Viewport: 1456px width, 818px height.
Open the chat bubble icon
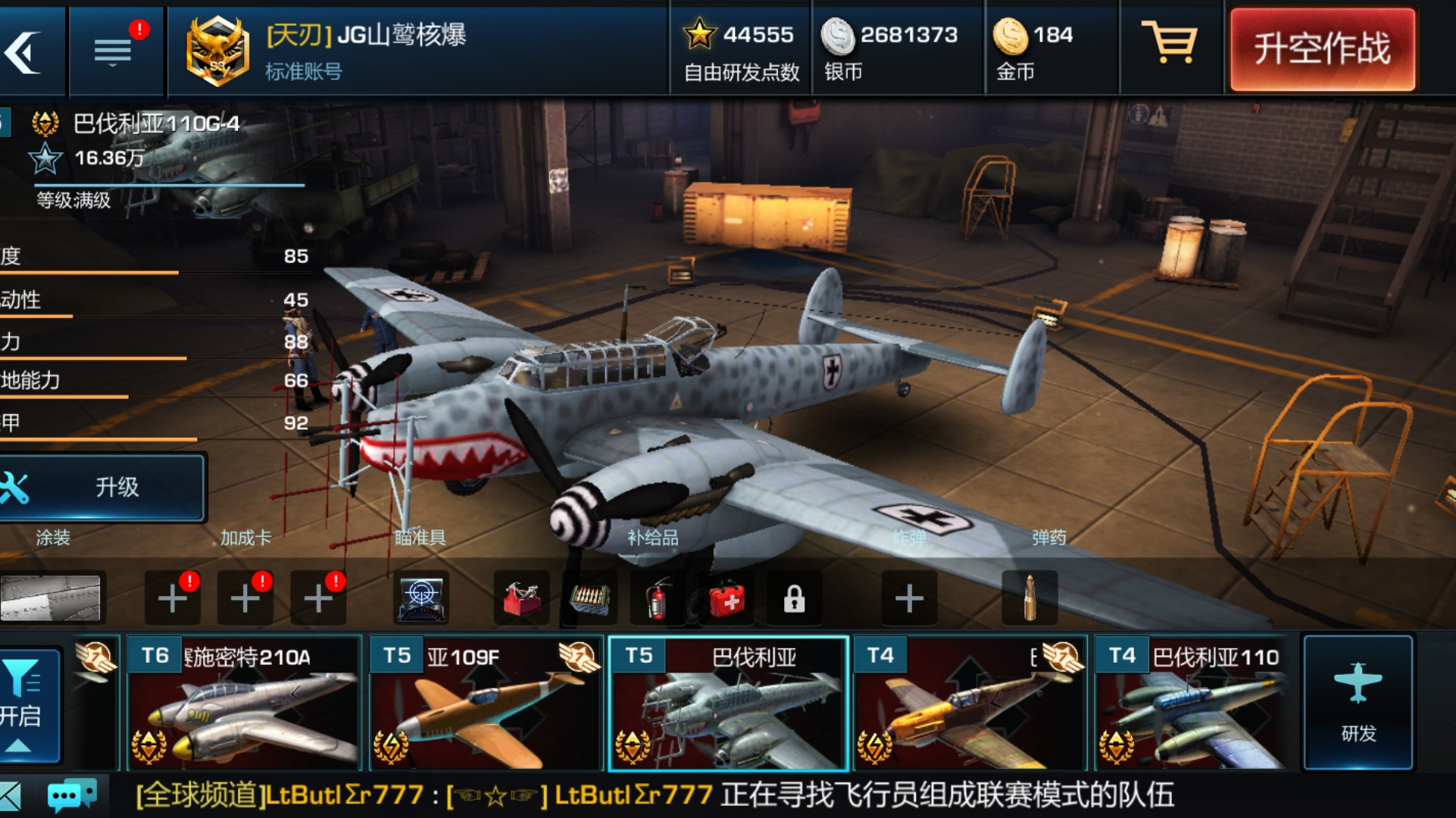pos(70,795)
